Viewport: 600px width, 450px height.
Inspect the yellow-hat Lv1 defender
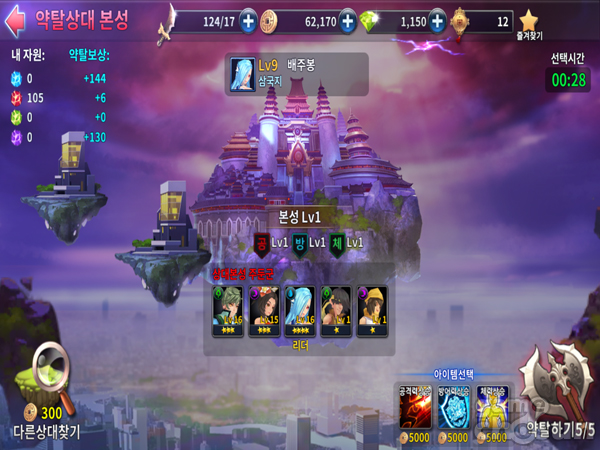click(x=372, y=310)
